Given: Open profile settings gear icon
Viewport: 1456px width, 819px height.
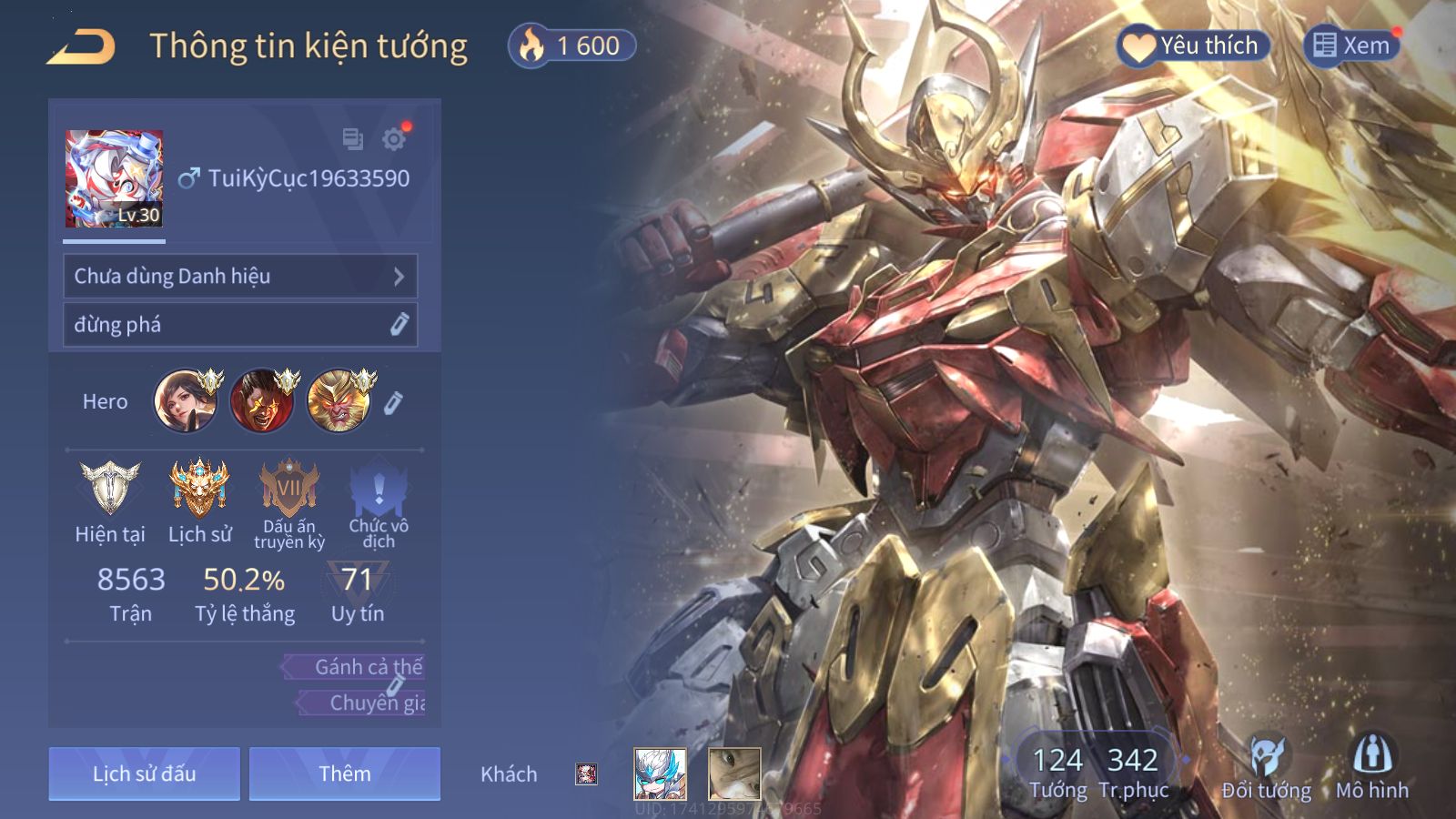Looking at the screenshot, I should 394,139.
